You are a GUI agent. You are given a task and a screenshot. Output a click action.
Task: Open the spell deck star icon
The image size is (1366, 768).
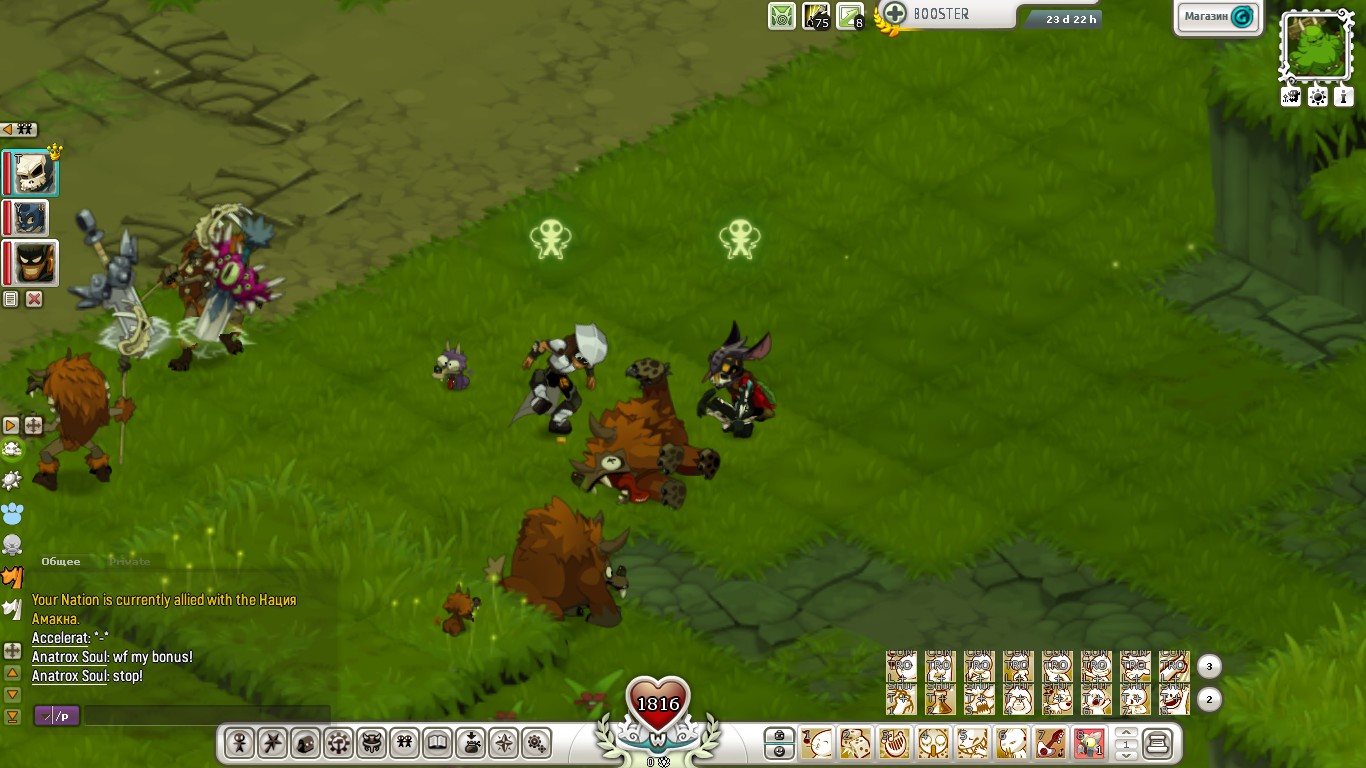click(x=272, y=743)
